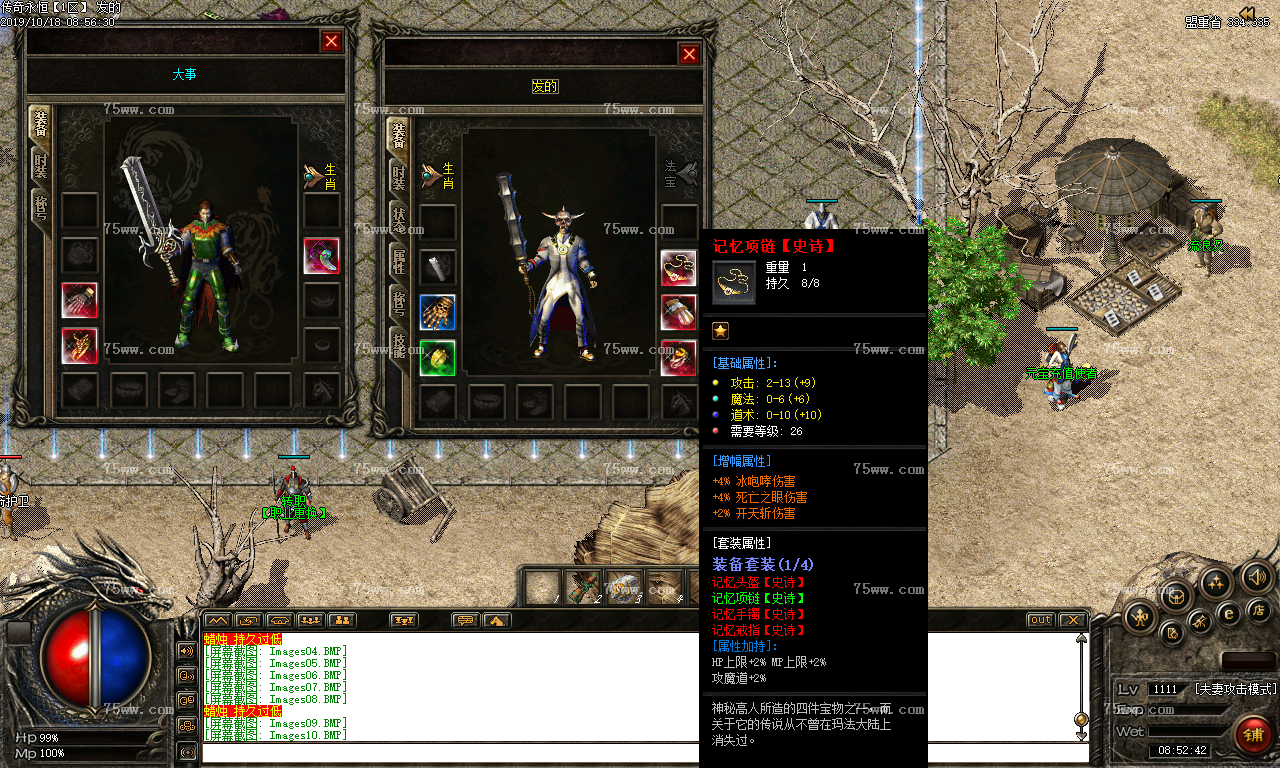Toggle the sound speaker button
The height and width of the screenshot is (768, 1280).
pyautogui.click(x=1257, y=577)
